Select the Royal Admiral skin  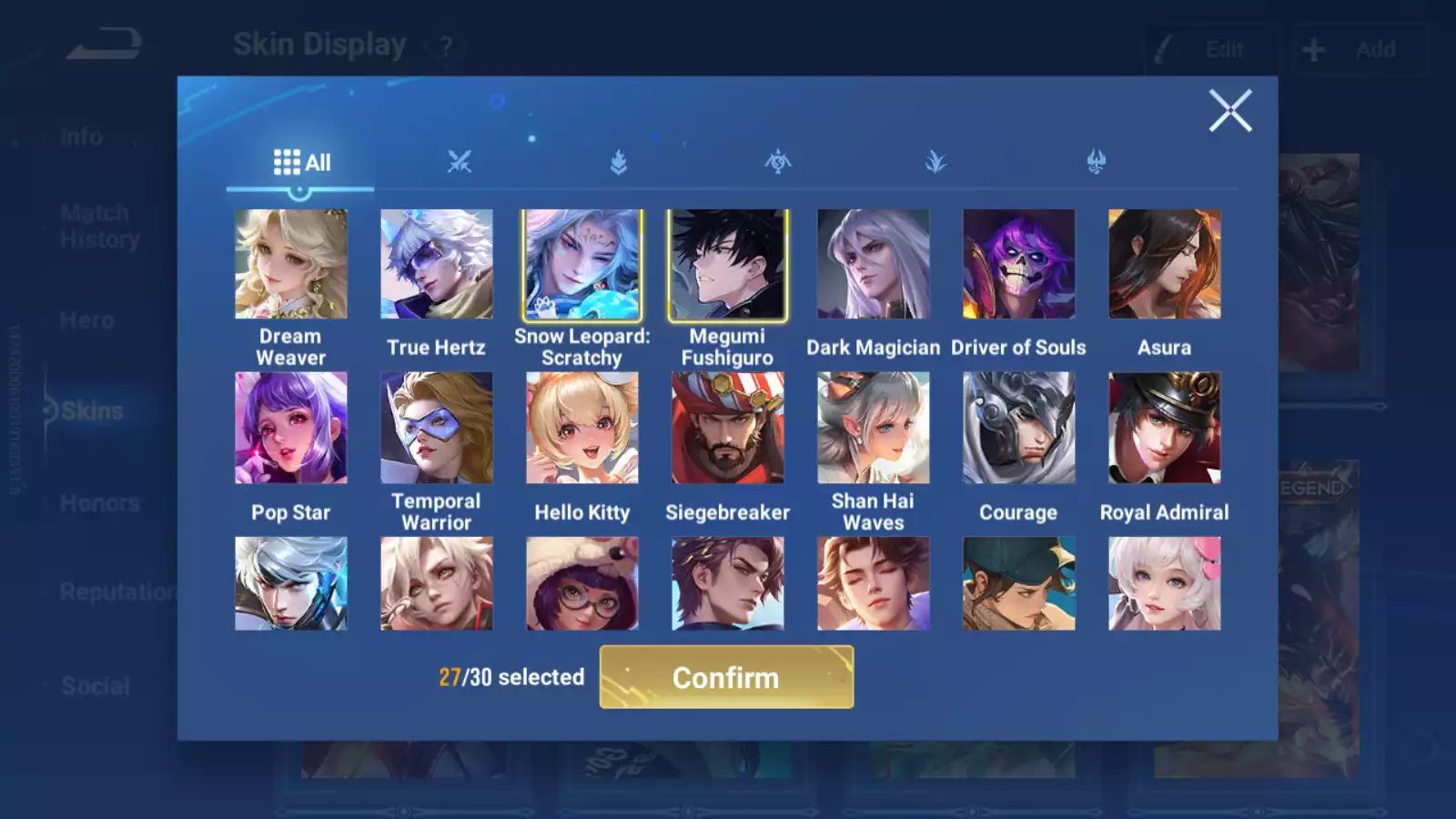click(1165, 428)
